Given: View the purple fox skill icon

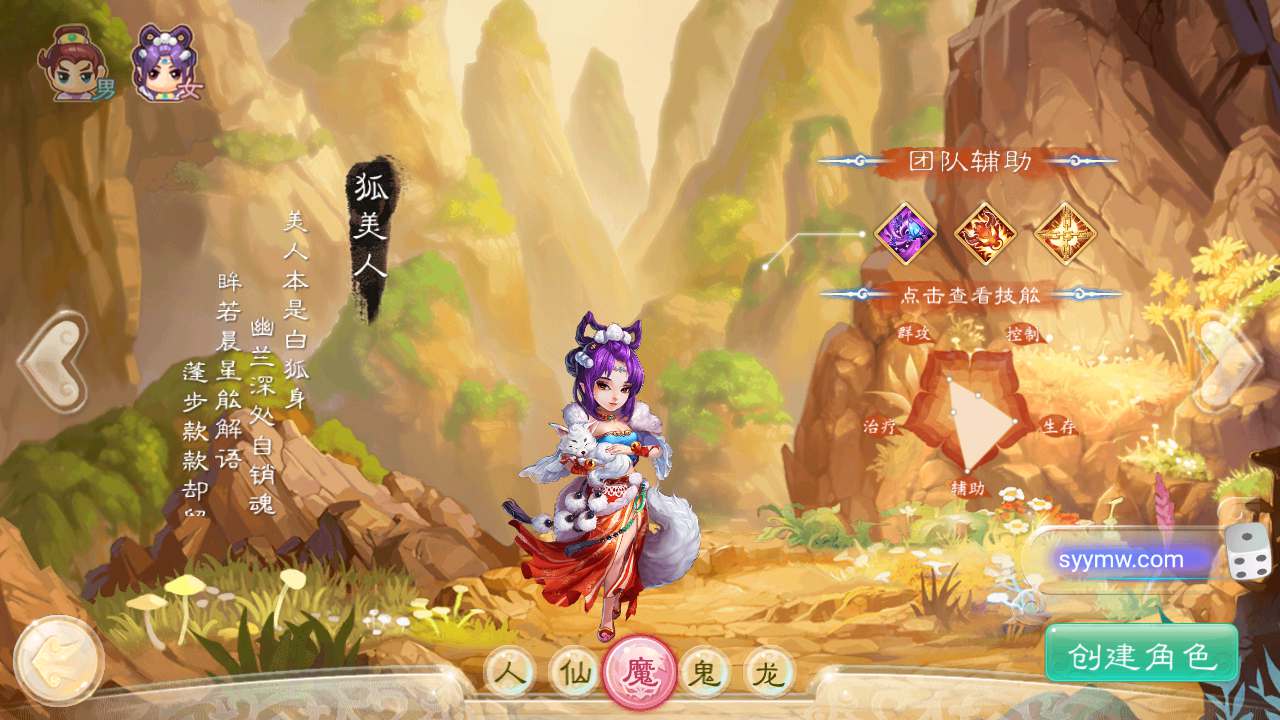Looking at the screenshot, I should (x=905, y=234).
